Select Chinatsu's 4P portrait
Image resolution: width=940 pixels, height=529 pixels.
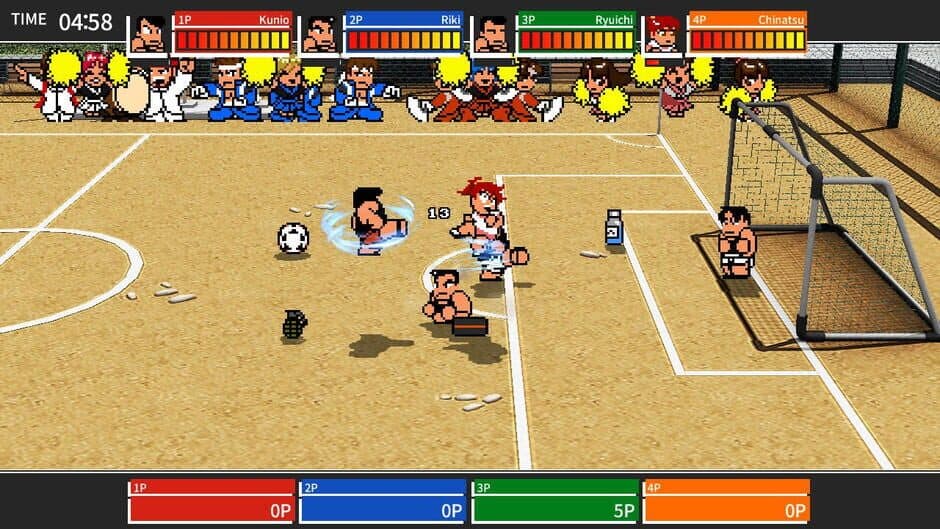coord(662,34)
